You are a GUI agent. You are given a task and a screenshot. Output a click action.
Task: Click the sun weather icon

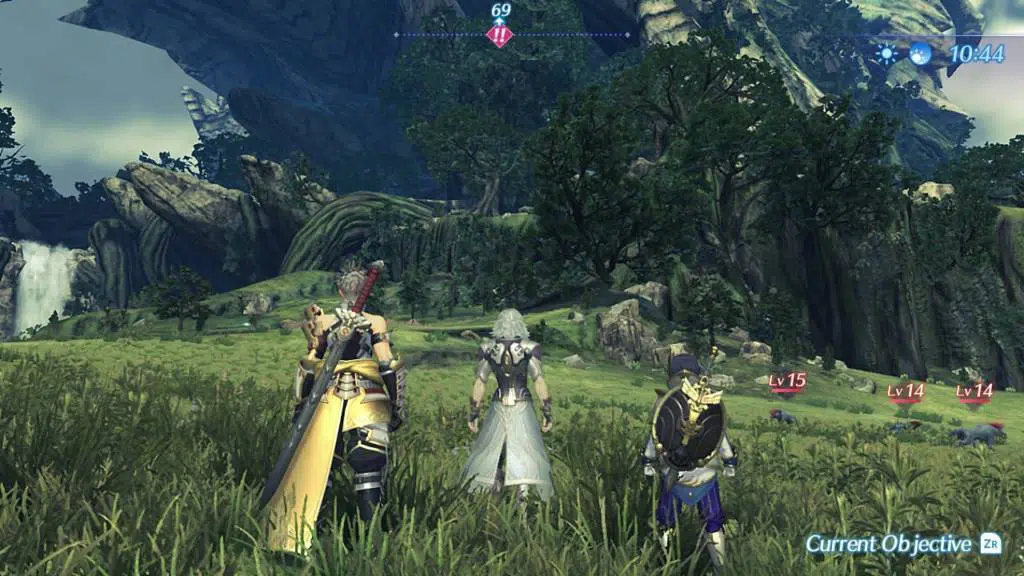tap(886, 54)
